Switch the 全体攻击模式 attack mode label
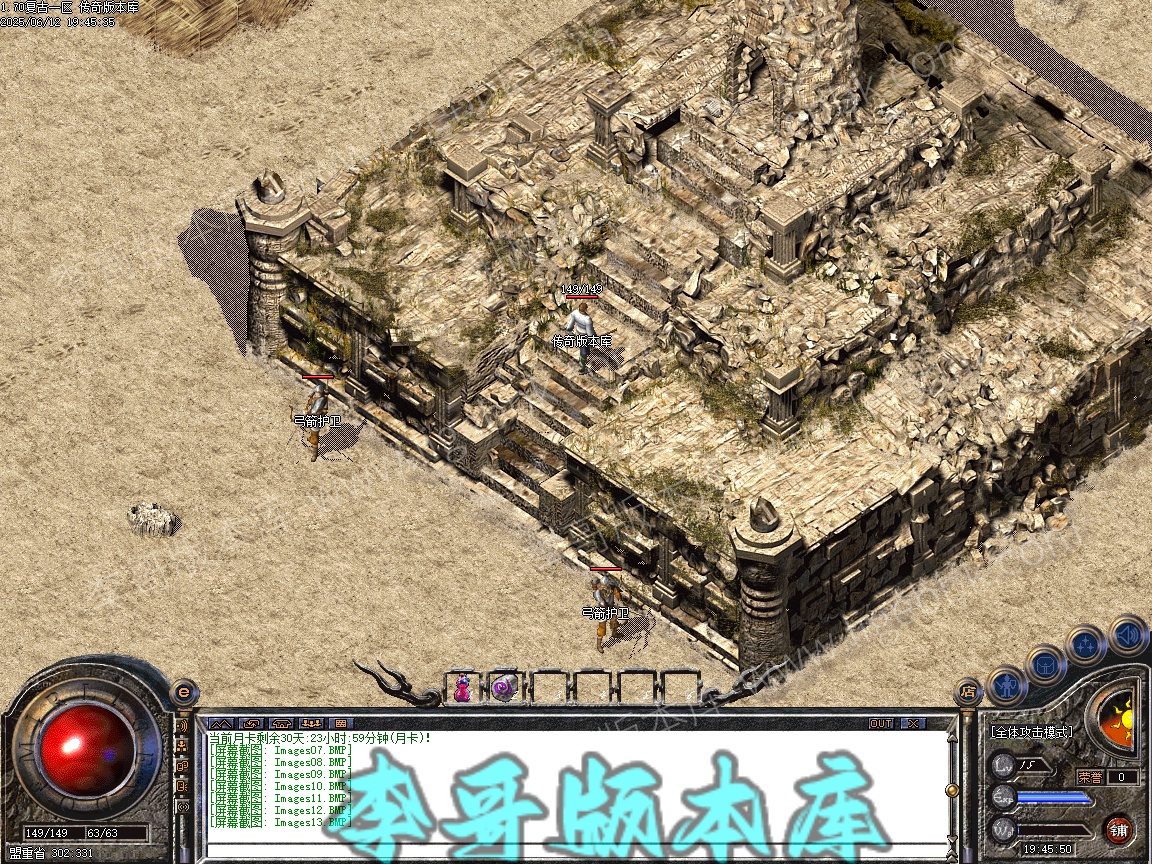Screen dimensions: 1152x864 (1030, 732)
